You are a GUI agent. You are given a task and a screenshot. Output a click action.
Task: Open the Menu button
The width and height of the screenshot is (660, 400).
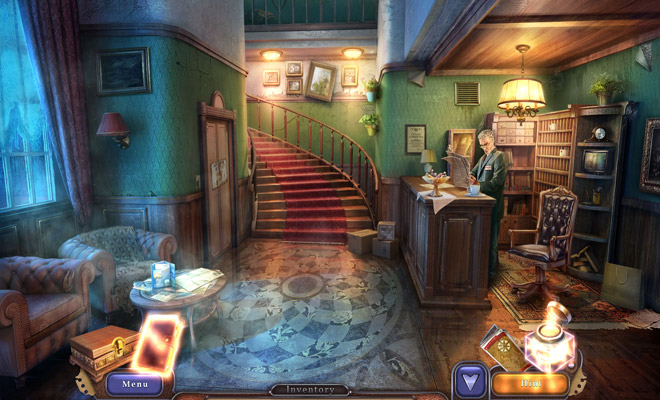tap(134, 382)
